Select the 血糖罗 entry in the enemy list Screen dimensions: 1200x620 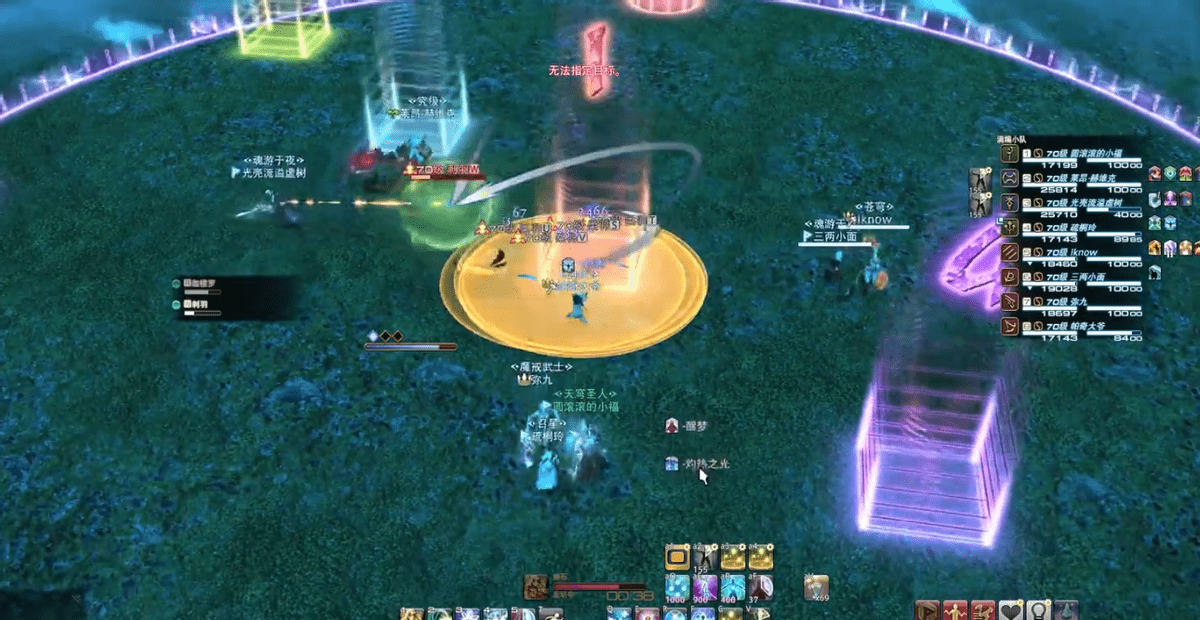point(198,285)
